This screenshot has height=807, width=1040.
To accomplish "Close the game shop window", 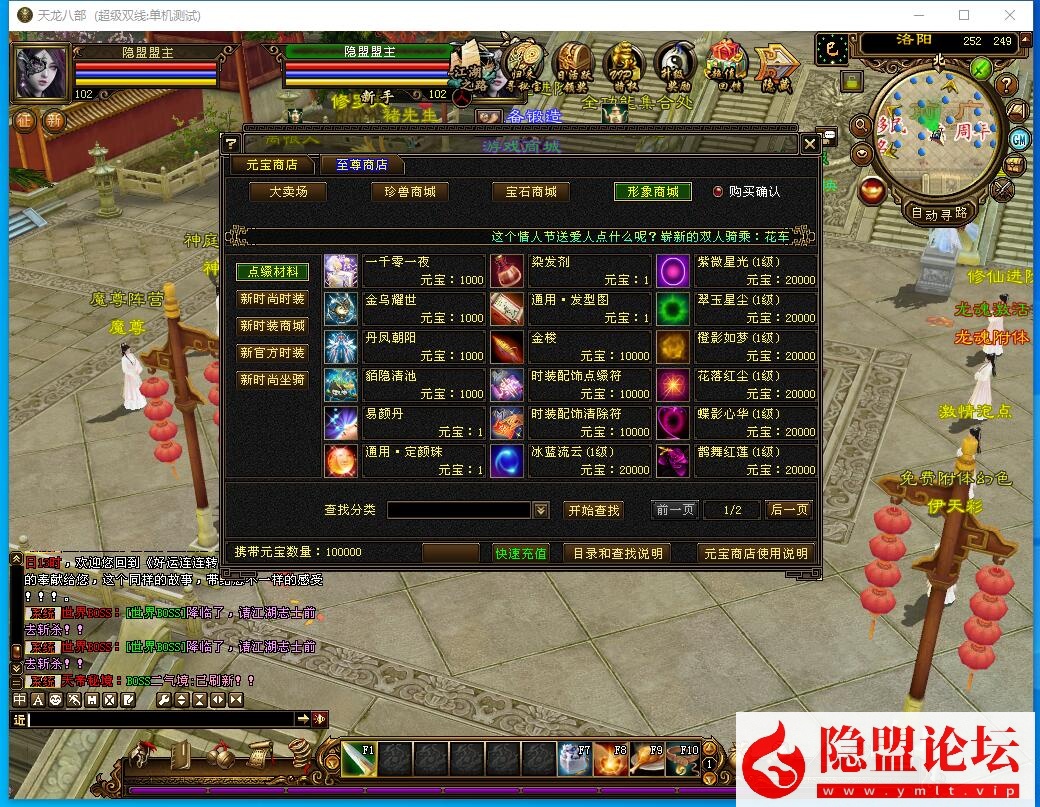I will click(810, 144).
